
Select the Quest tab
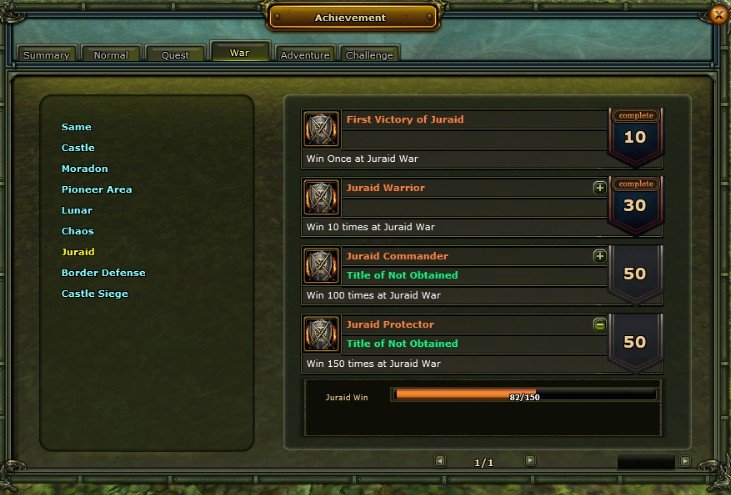coord(175,55)
